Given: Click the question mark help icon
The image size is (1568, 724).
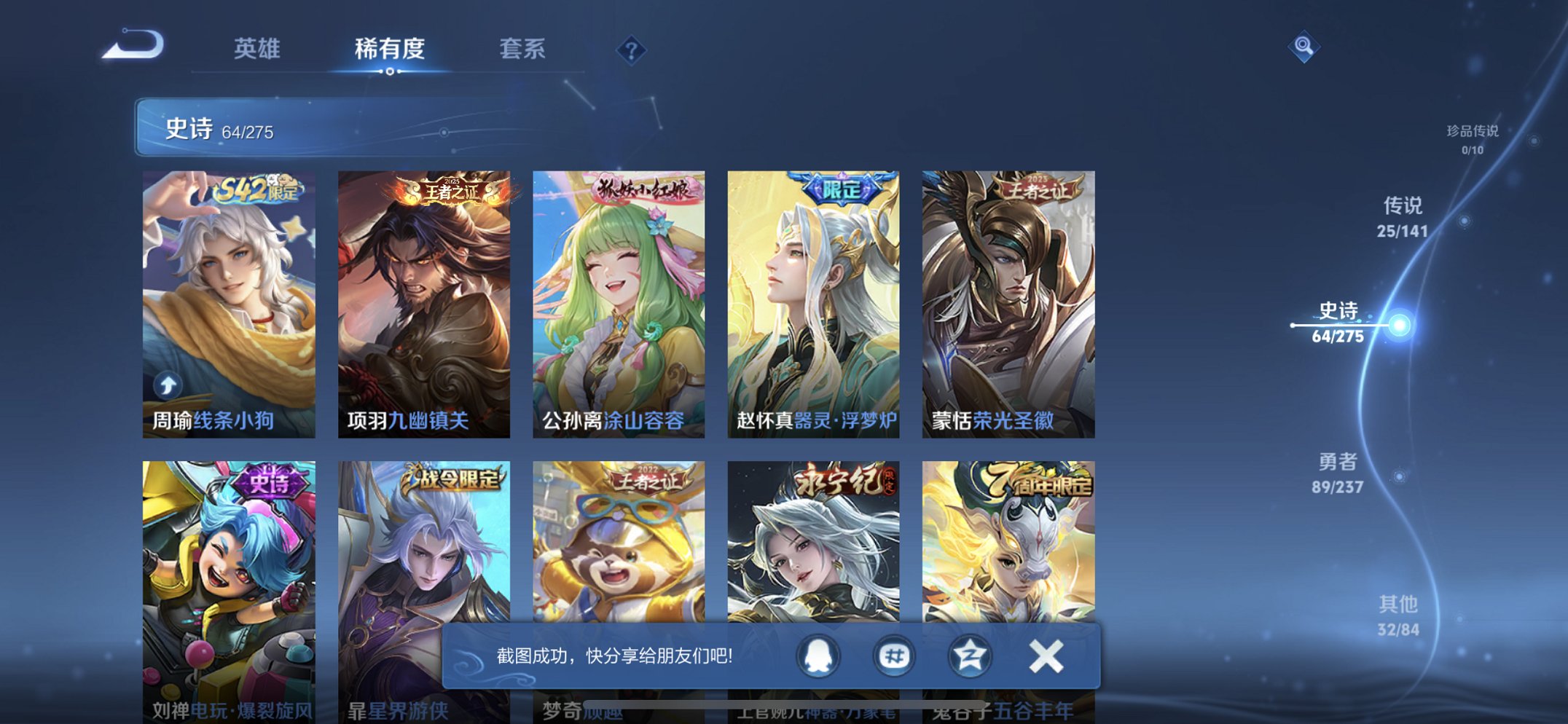Looking at the screenshot, I should tap(632, 50).
